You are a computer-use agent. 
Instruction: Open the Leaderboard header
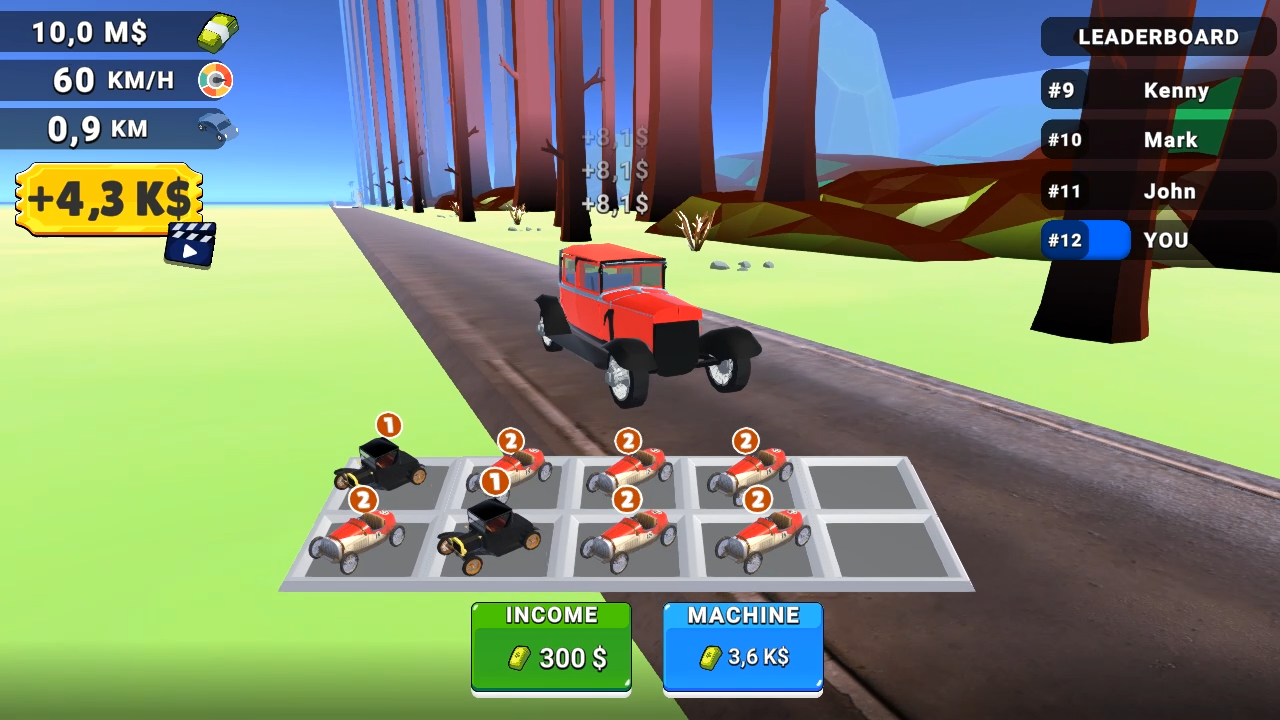(x=1157, y=37)
